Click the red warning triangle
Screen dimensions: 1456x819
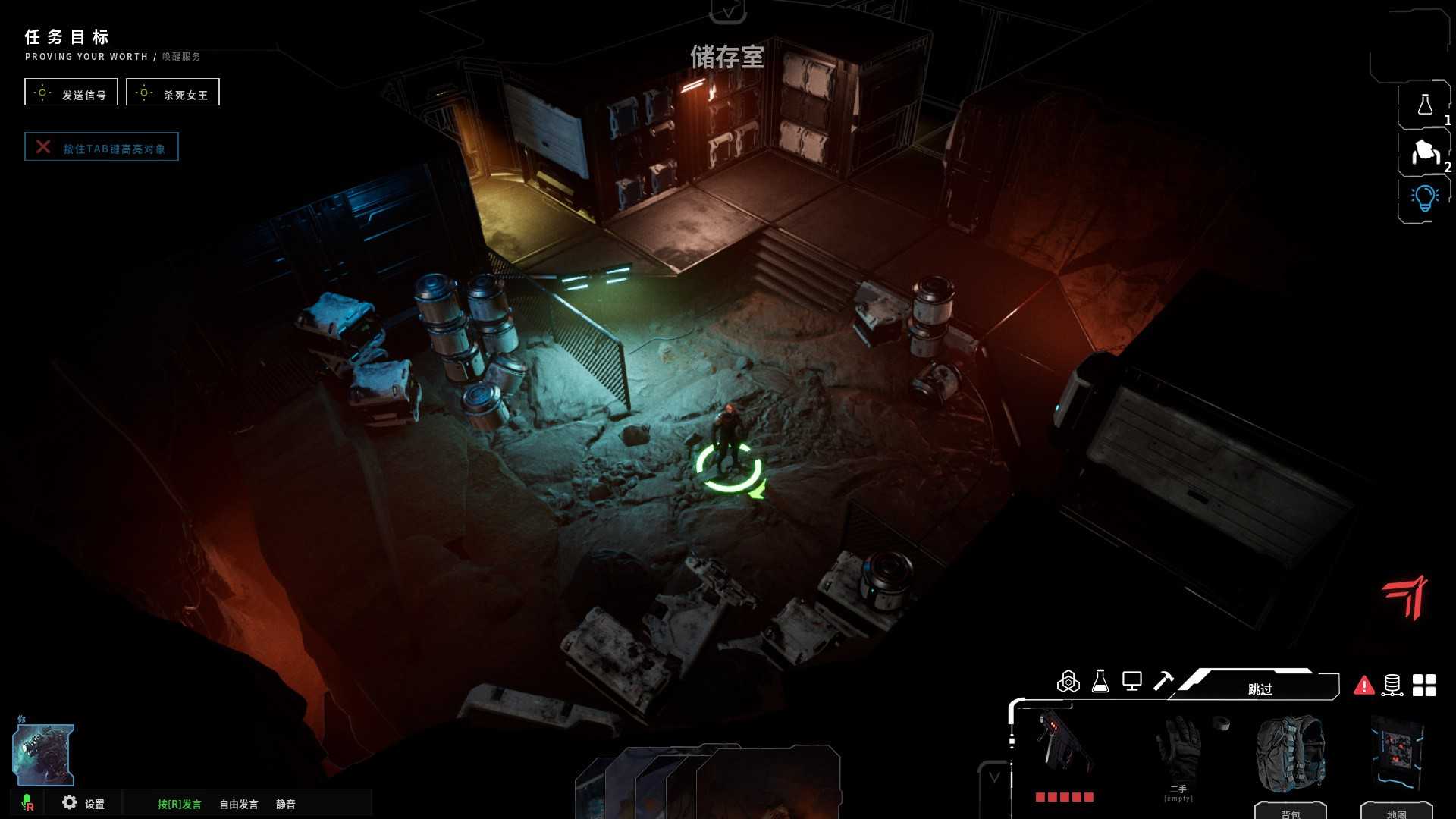pos(1363,686)
